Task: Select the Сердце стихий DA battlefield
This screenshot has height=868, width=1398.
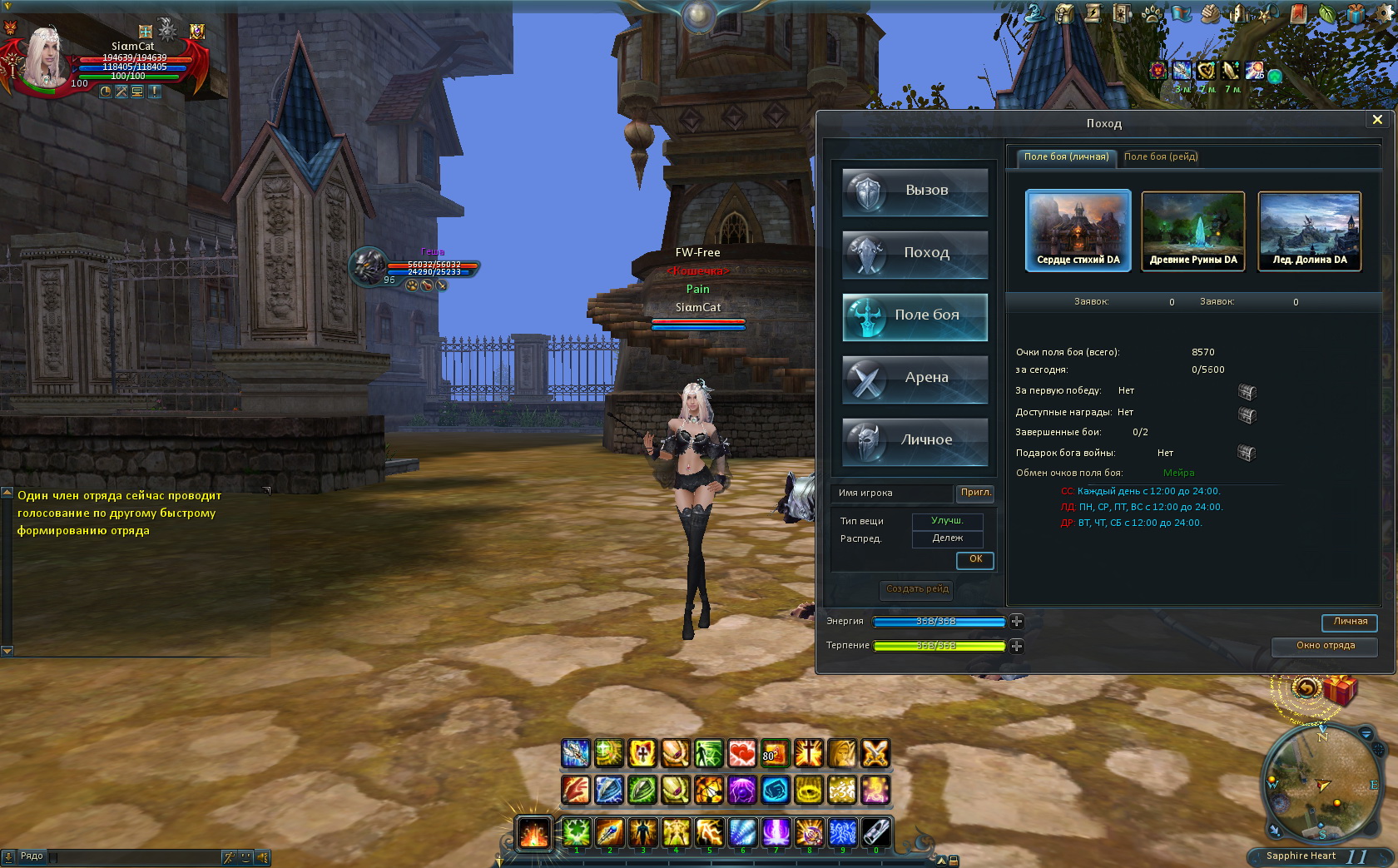Action: 1078,230
